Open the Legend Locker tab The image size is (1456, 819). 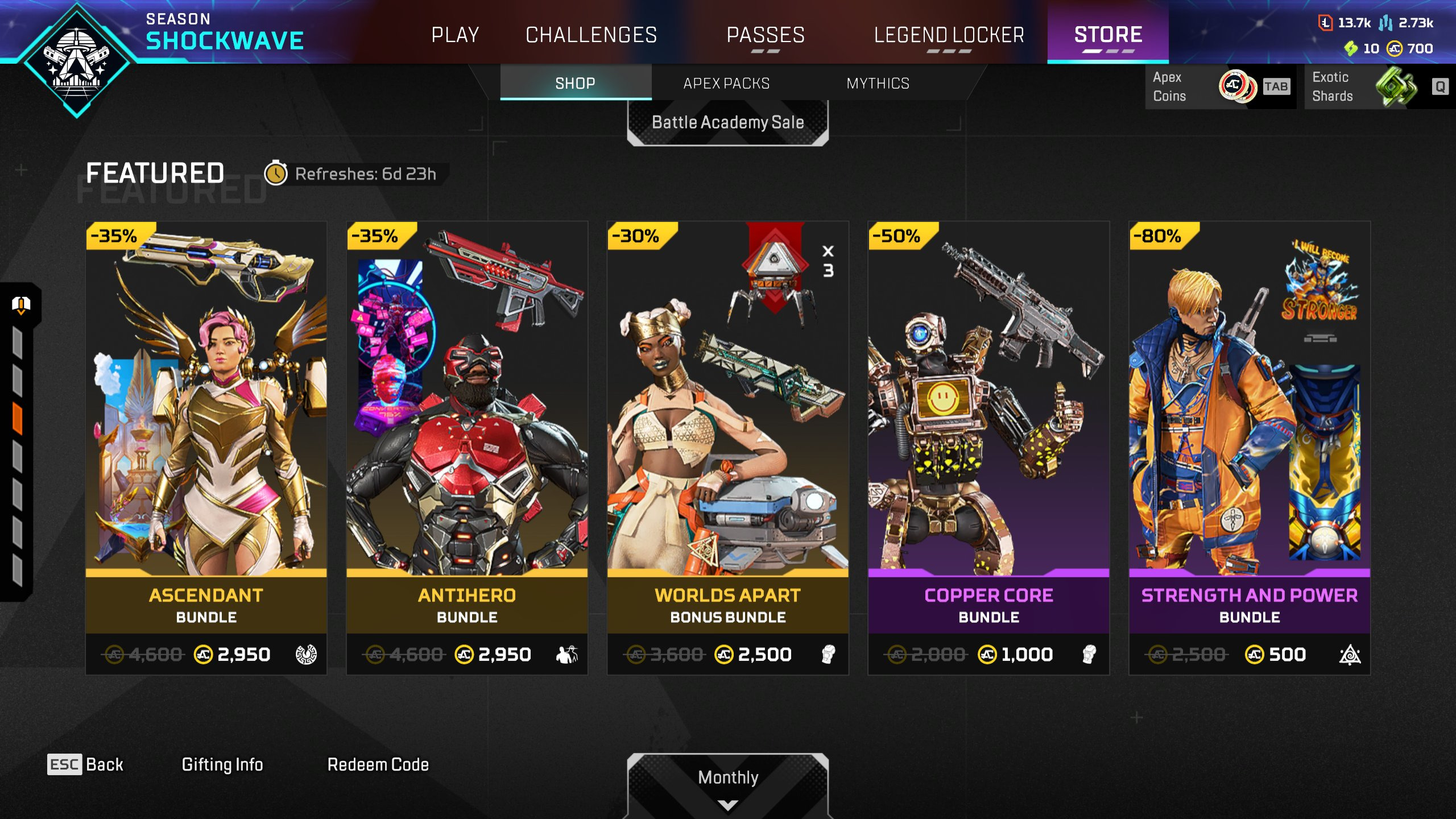click(949, 35)
